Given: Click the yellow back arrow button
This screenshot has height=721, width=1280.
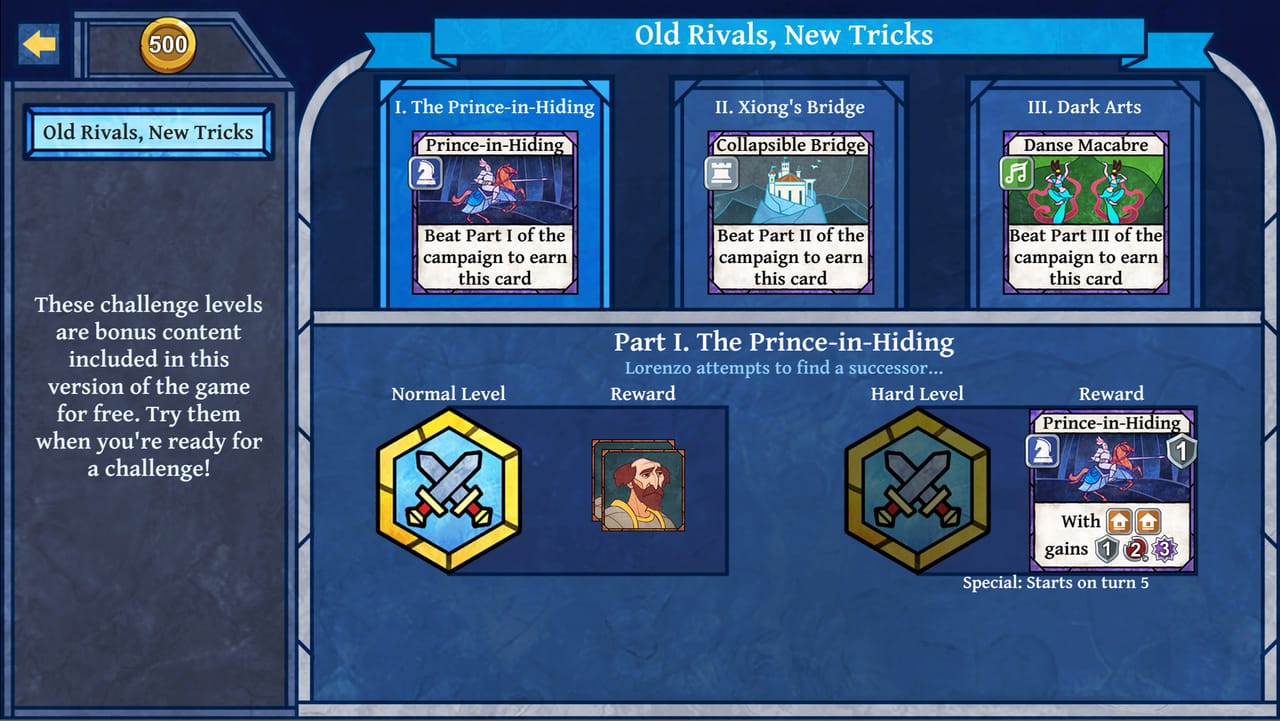Looking at the screenshot, I should (39, 43).
